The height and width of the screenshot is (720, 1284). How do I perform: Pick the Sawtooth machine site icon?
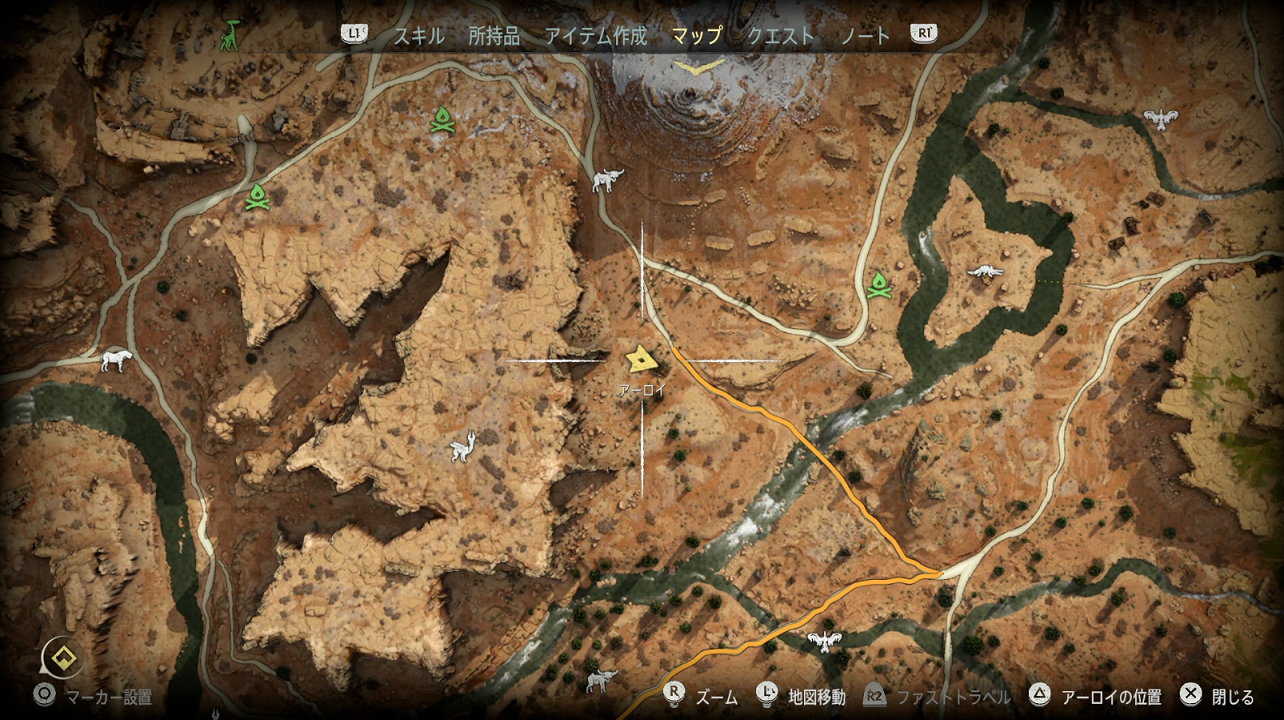click(x=116, y=360)
